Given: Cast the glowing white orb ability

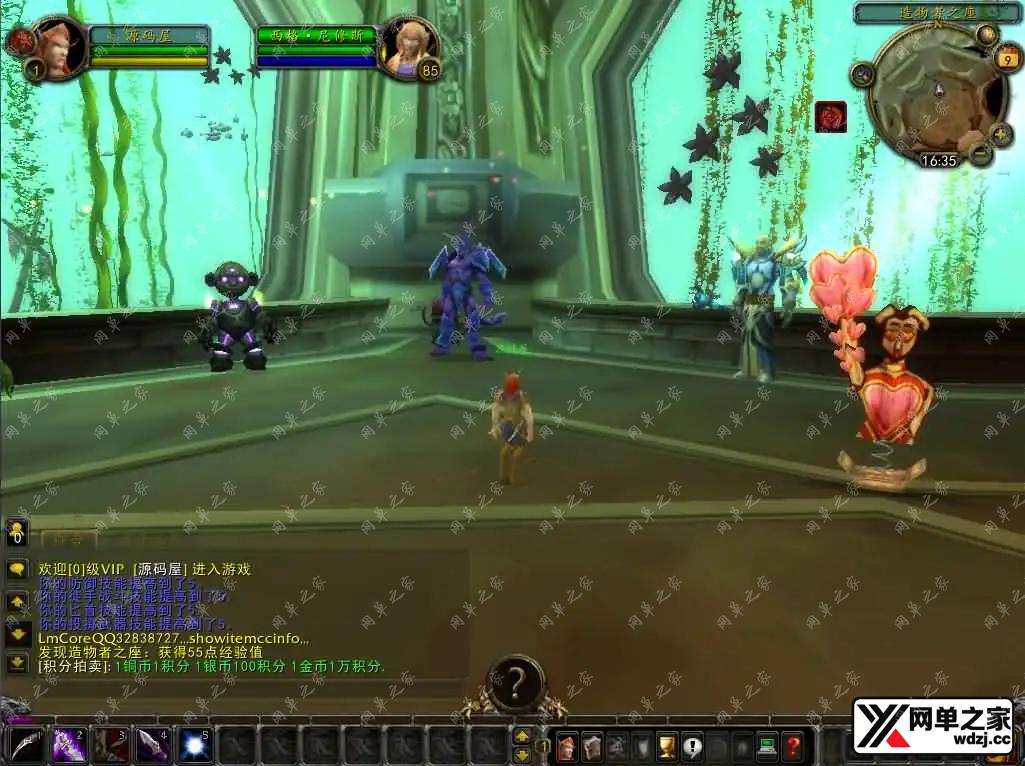Looking at the screenshot, I should click(194, 745).
